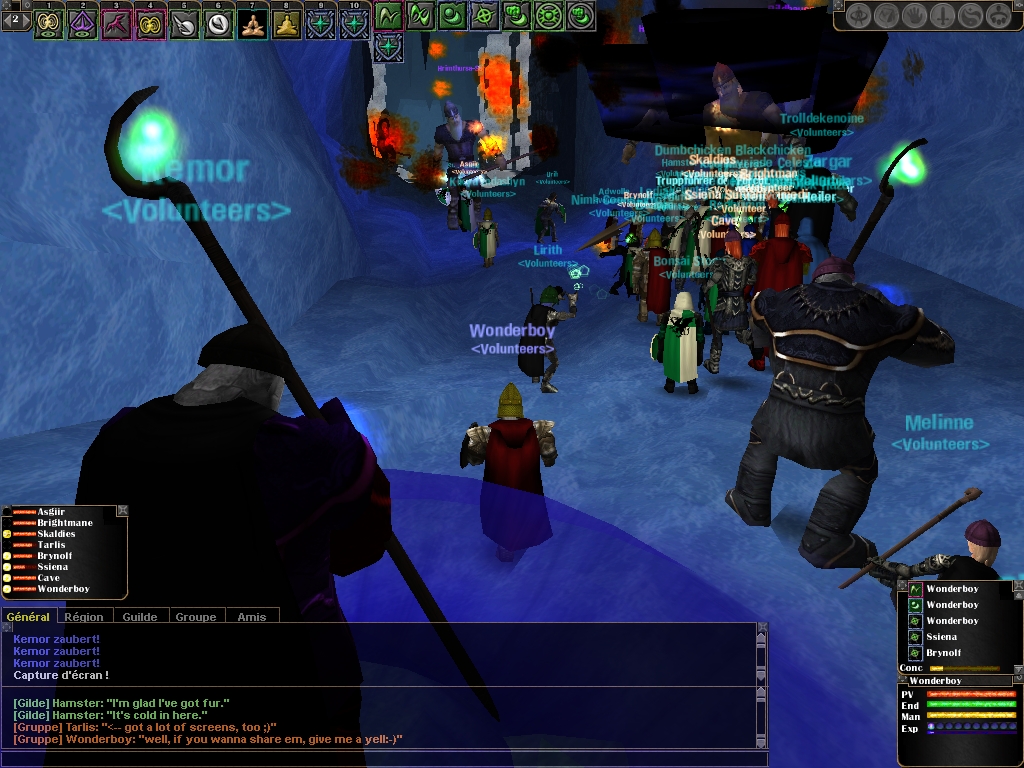Screen dimensions: 1024x768
Task: Target Brightmane in the group list
Action: click(64, 523)
